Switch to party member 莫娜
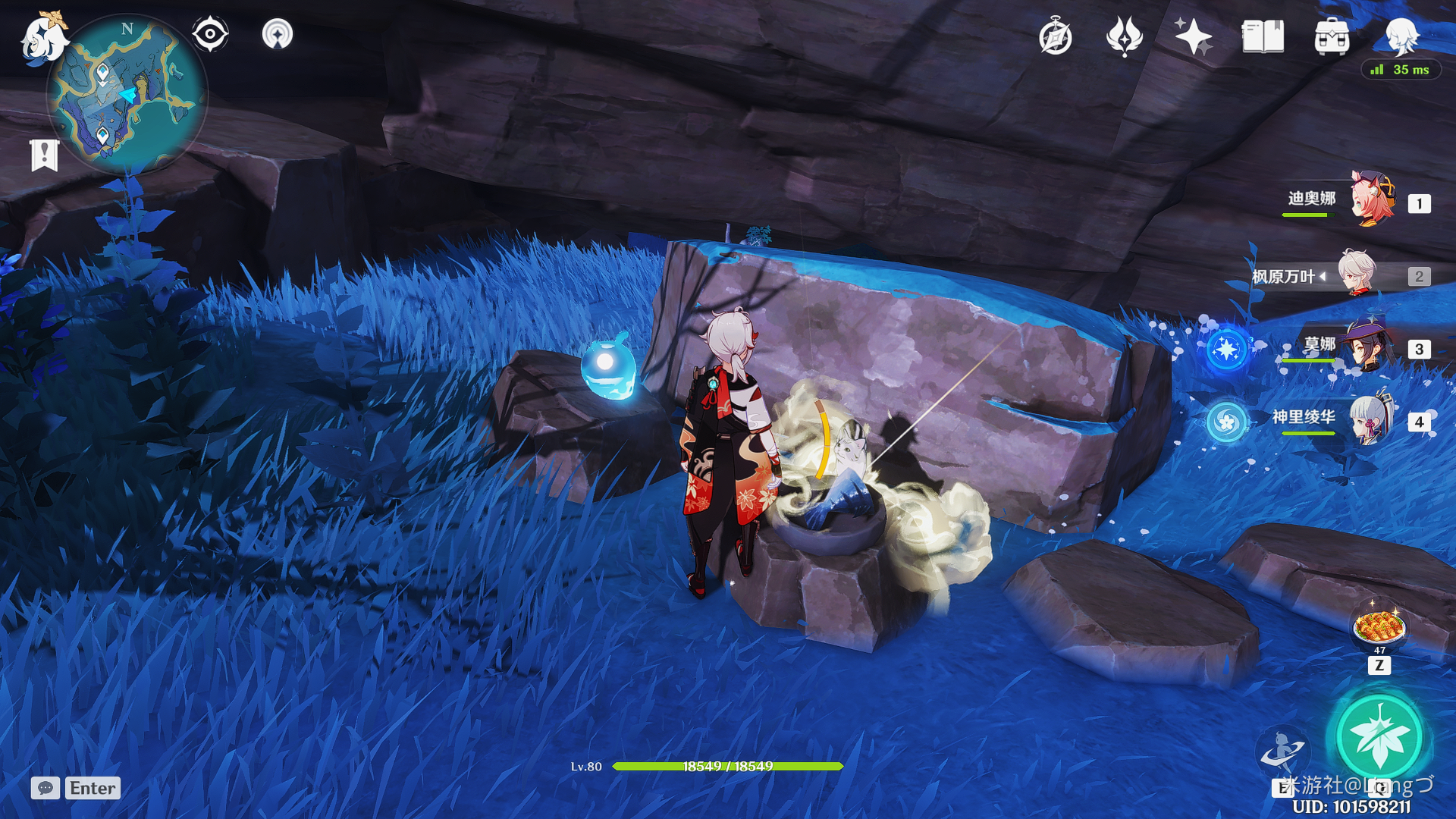This screenshot has width=1456, height=819. point(1369,347)
